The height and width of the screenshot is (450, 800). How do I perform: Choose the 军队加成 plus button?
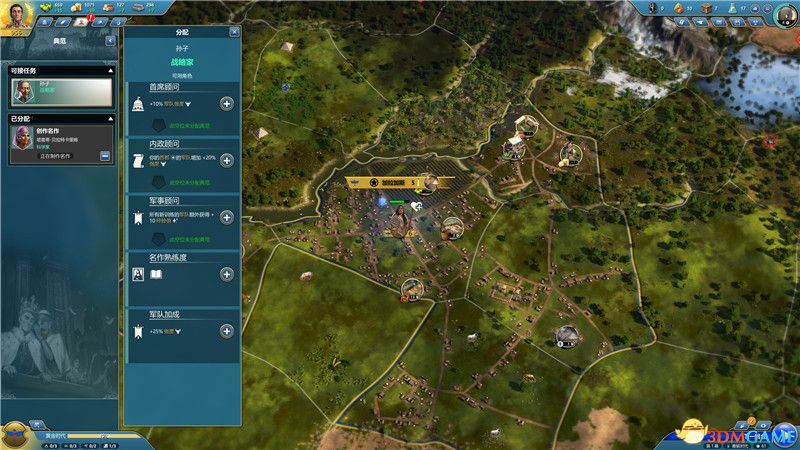pos(227,331)
